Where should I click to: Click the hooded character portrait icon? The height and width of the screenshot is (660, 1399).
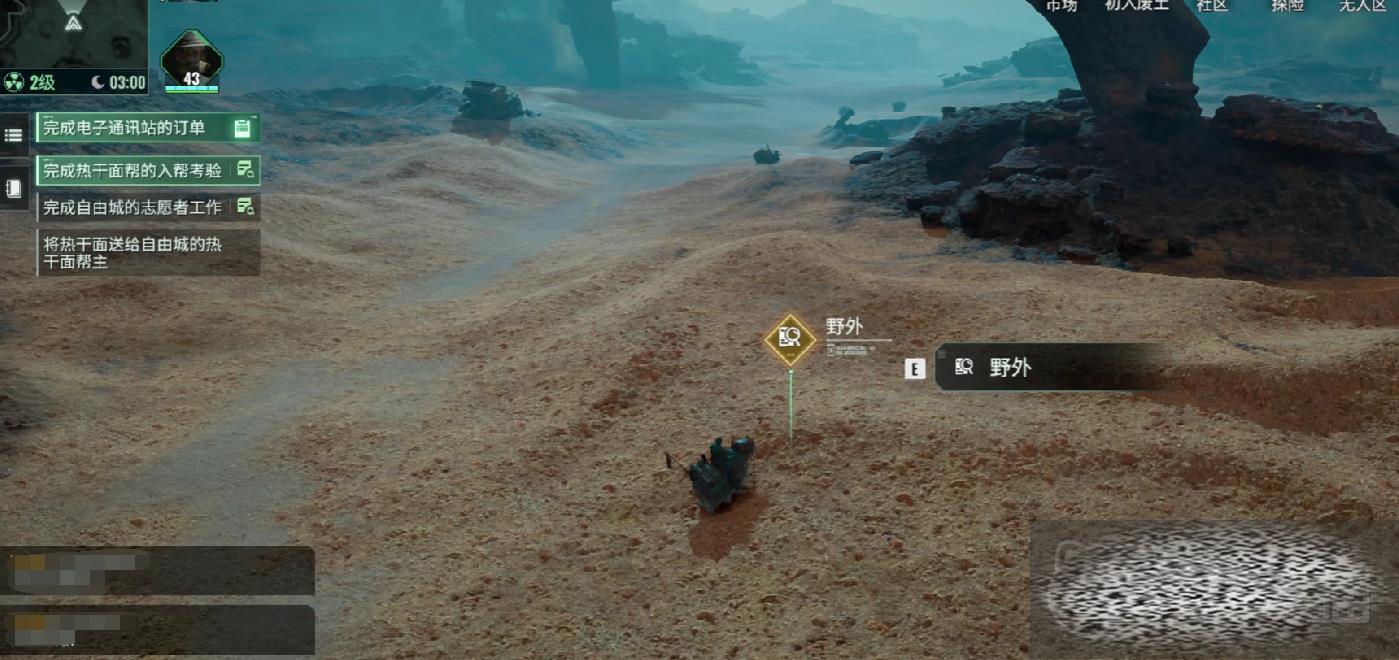(x=191, y=60)
